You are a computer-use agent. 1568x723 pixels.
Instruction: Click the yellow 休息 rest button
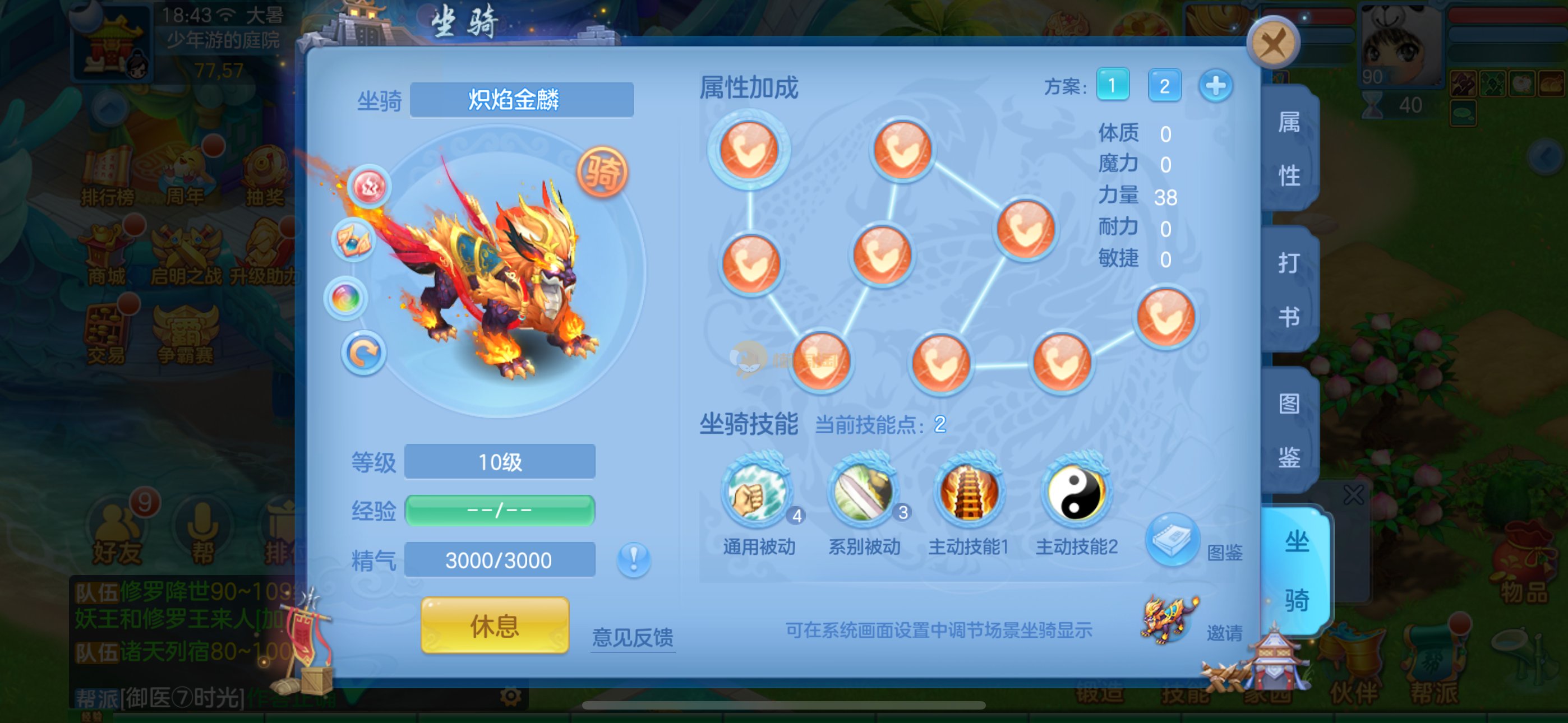pyautogui.click(x=494, y=625)
